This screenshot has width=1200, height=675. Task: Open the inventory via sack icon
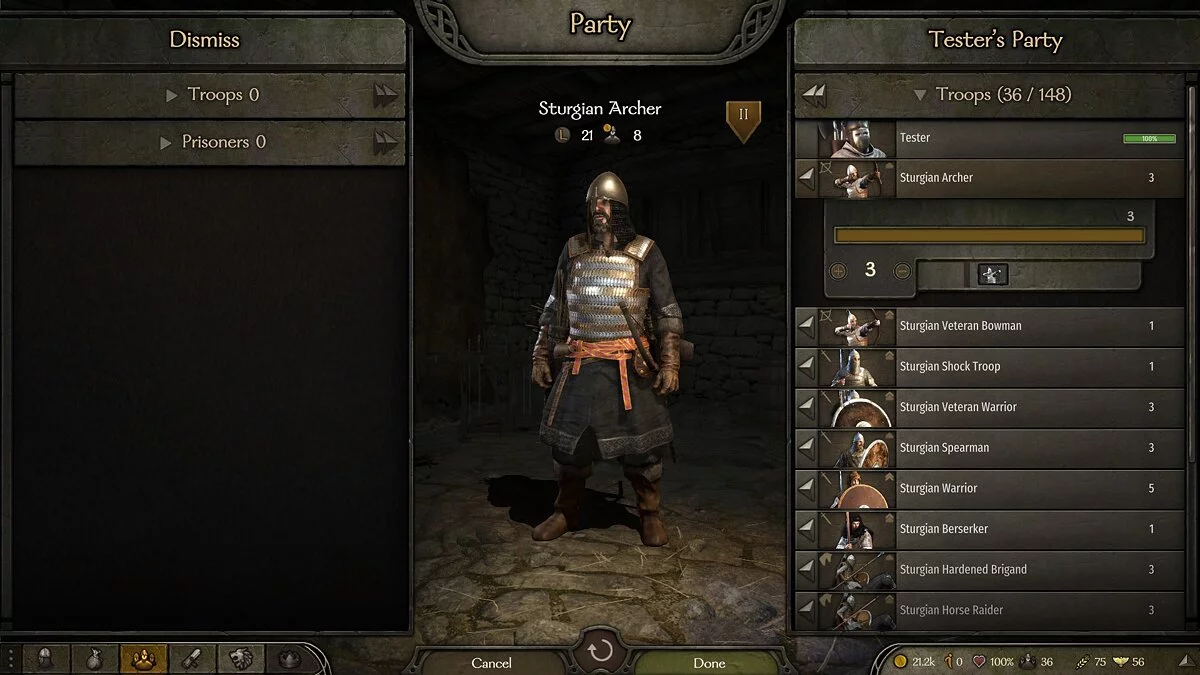click(x=94, y=658)
